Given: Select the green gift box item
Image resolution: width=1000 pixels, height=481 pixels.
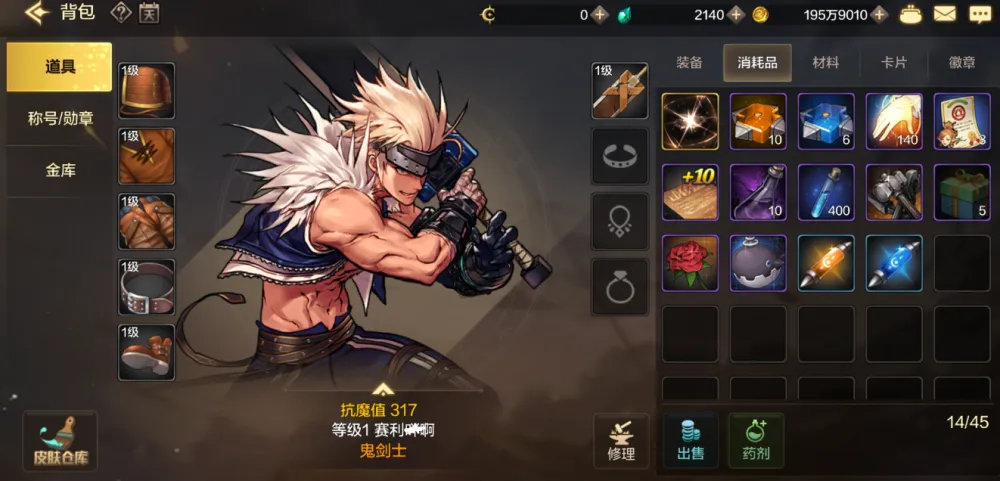Looking at the screenshot, I should pos(961,192).
